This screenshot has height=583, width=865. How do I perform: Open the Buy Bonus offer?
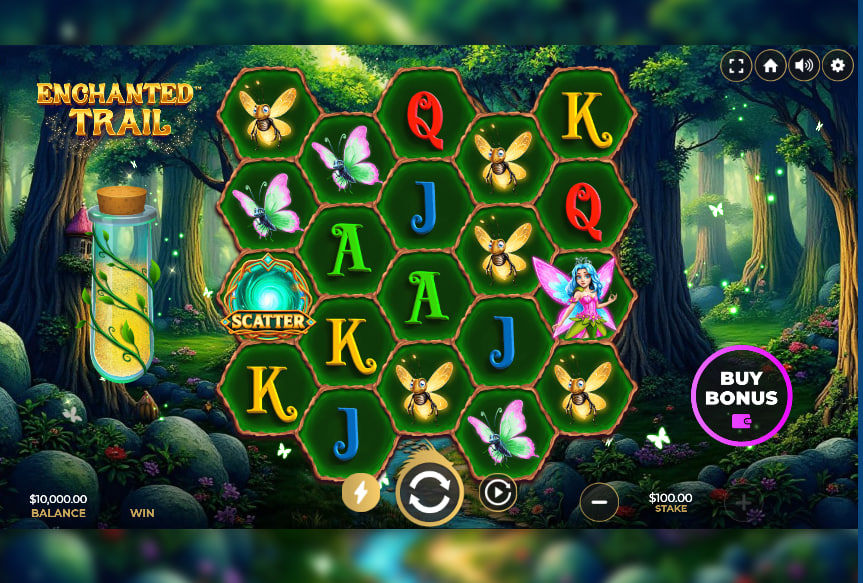point(741,394)
